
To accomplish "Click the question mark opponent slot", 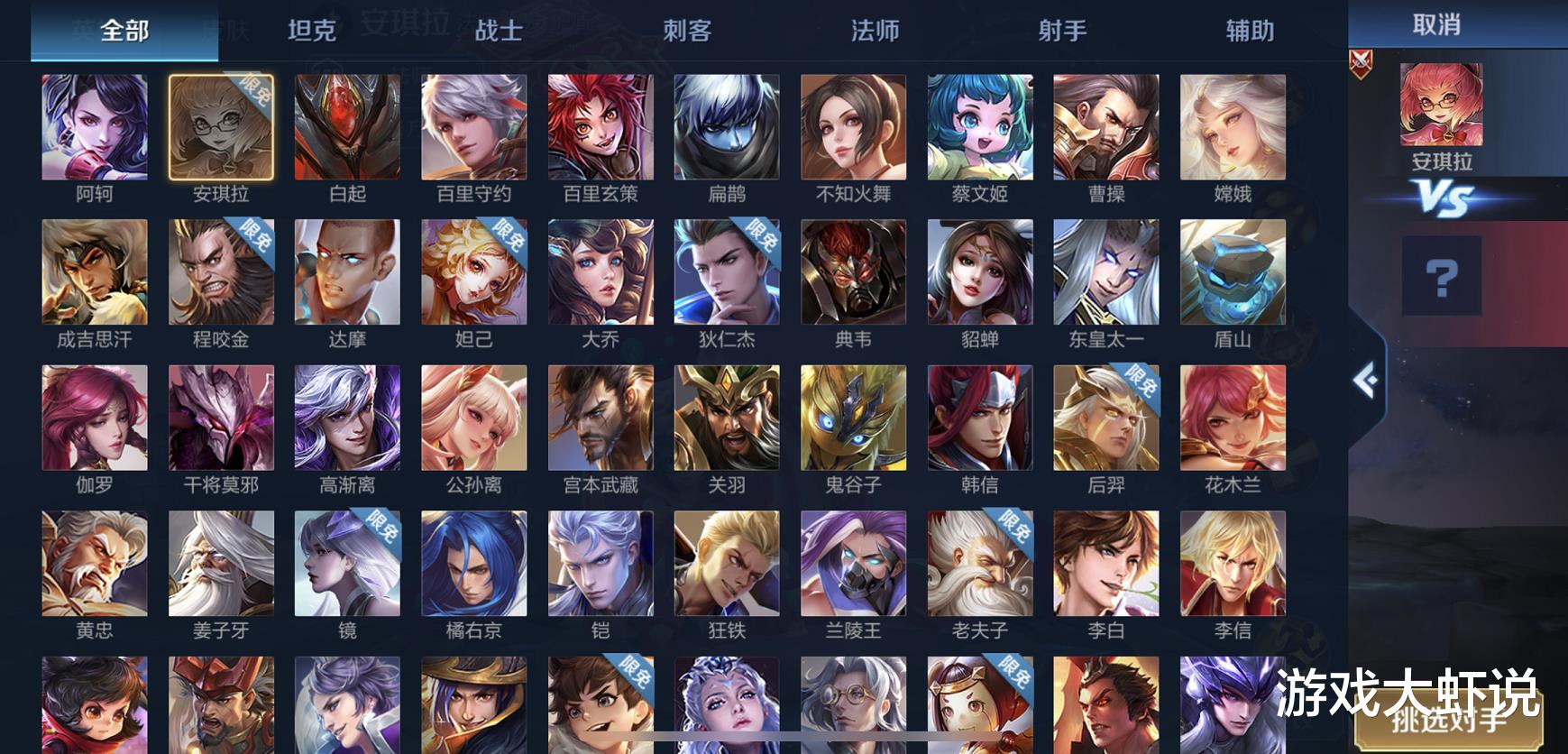I will pyautogui.click(x=1442, y=276).
